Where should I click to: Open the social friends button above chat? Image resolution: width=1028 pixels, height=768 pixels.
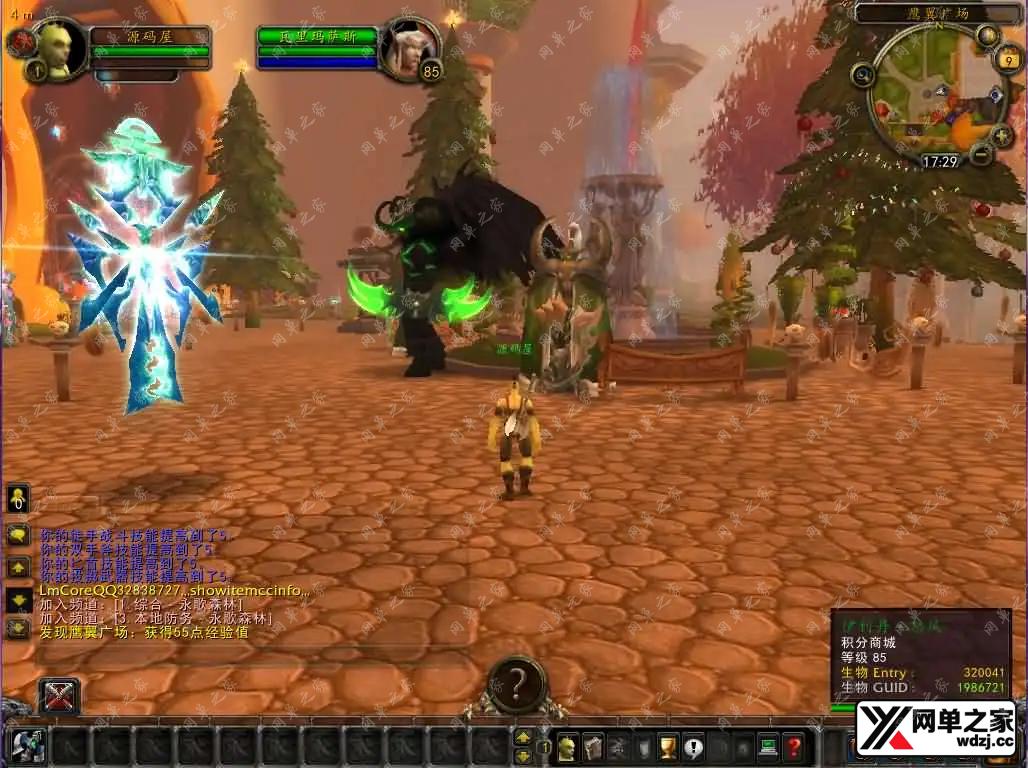[17, 497]
